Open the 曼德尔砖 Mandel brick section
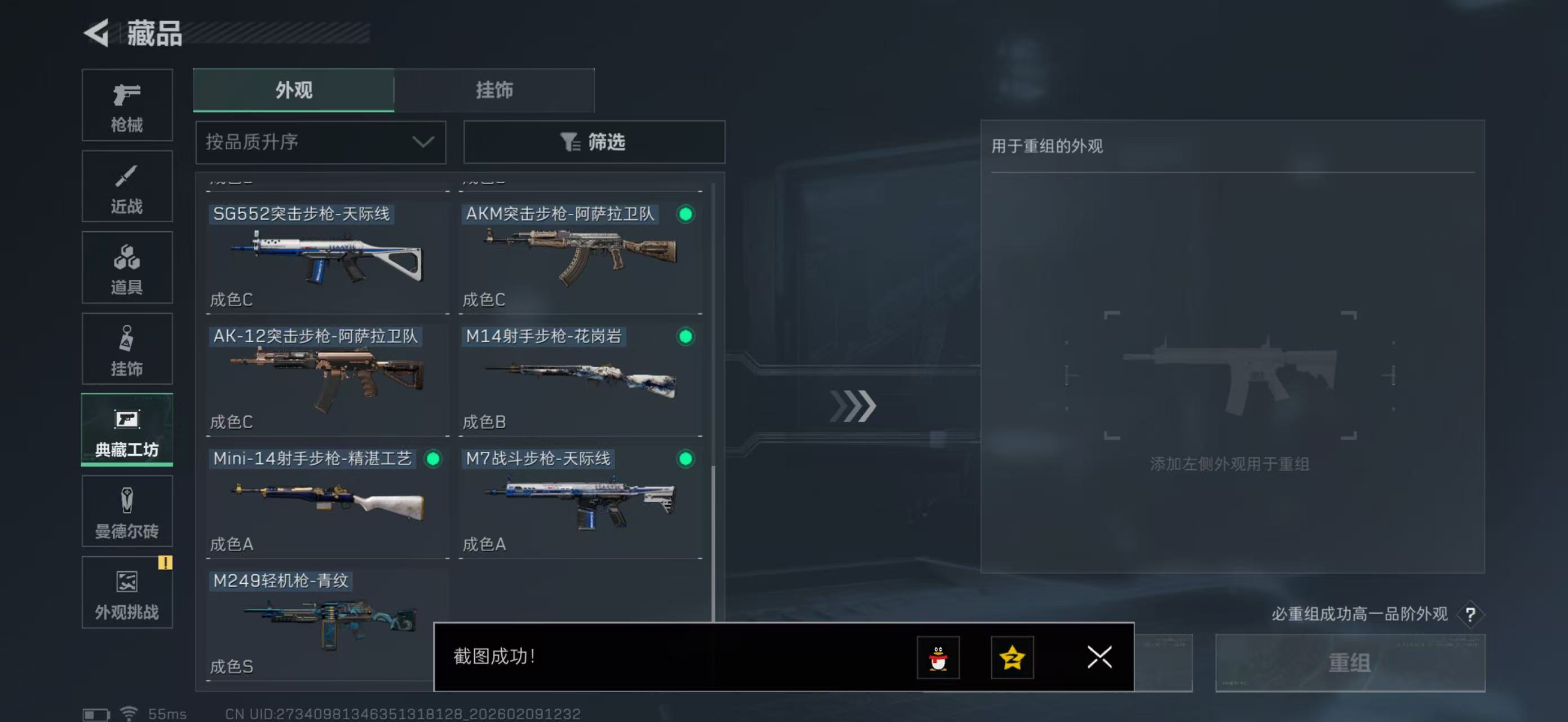 click(x=127, y=512)
